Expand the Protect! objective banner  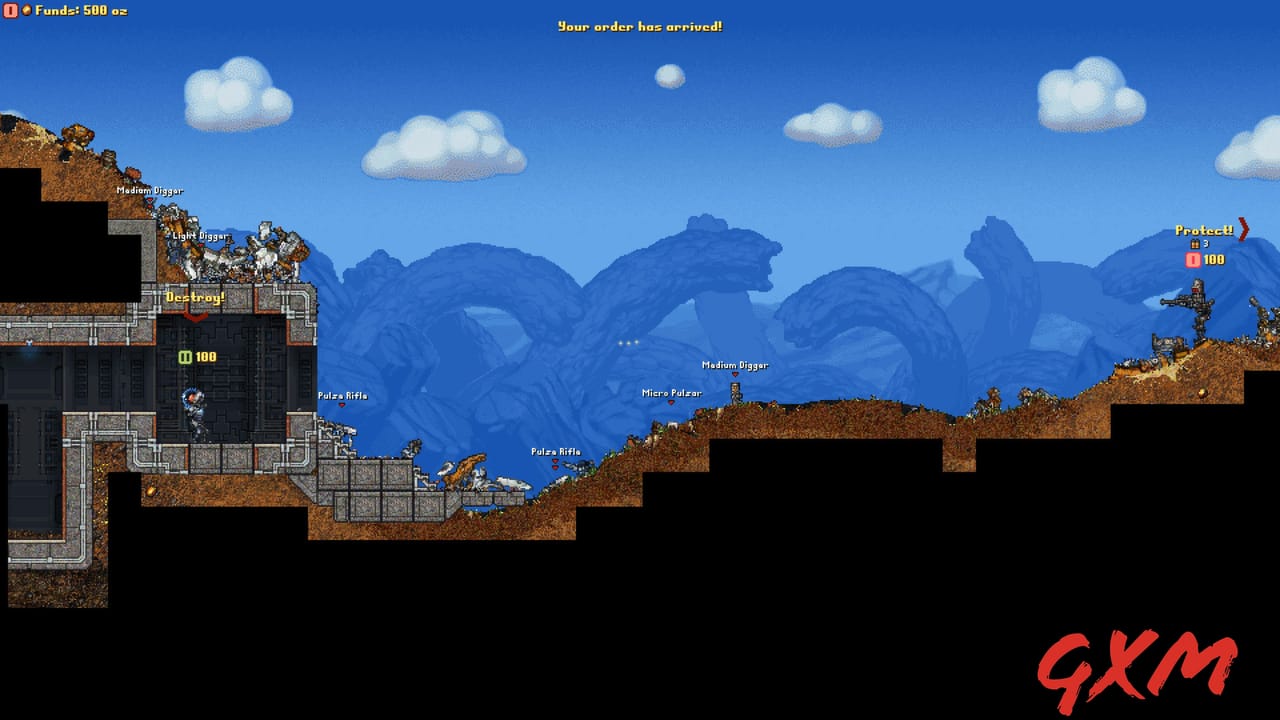(x=1204, y=229)
